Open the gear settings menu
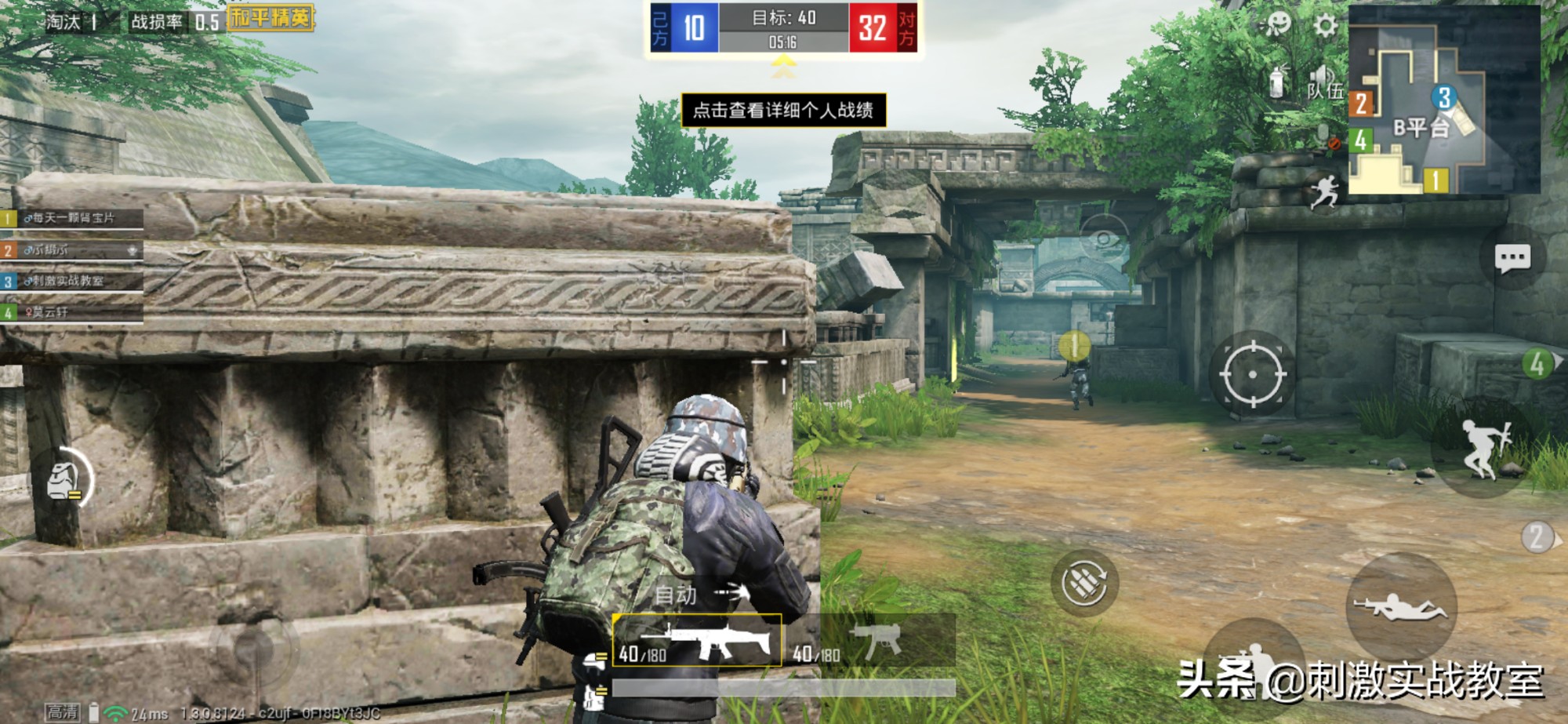 1325,26
